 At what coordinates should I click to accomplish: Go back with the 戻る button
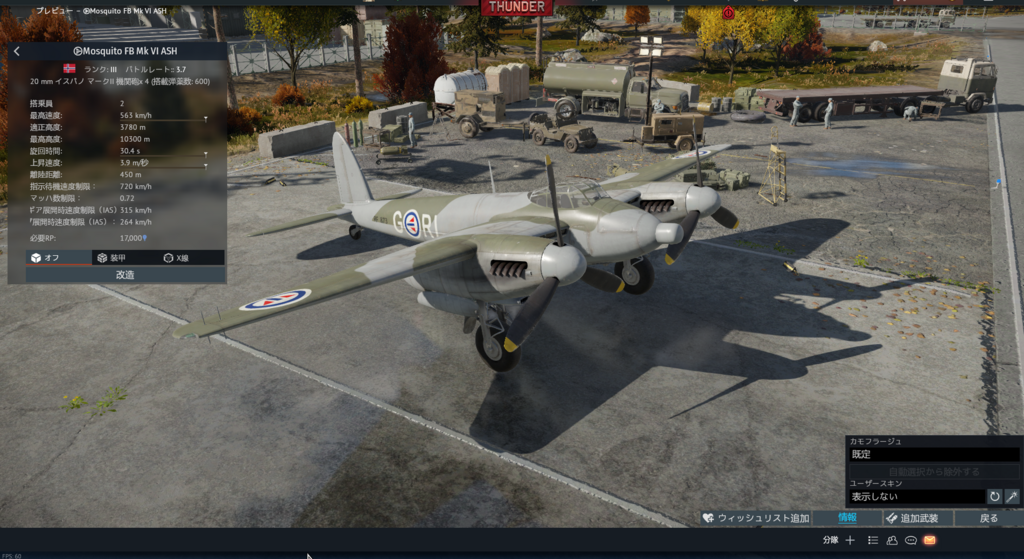coord(988,518)
